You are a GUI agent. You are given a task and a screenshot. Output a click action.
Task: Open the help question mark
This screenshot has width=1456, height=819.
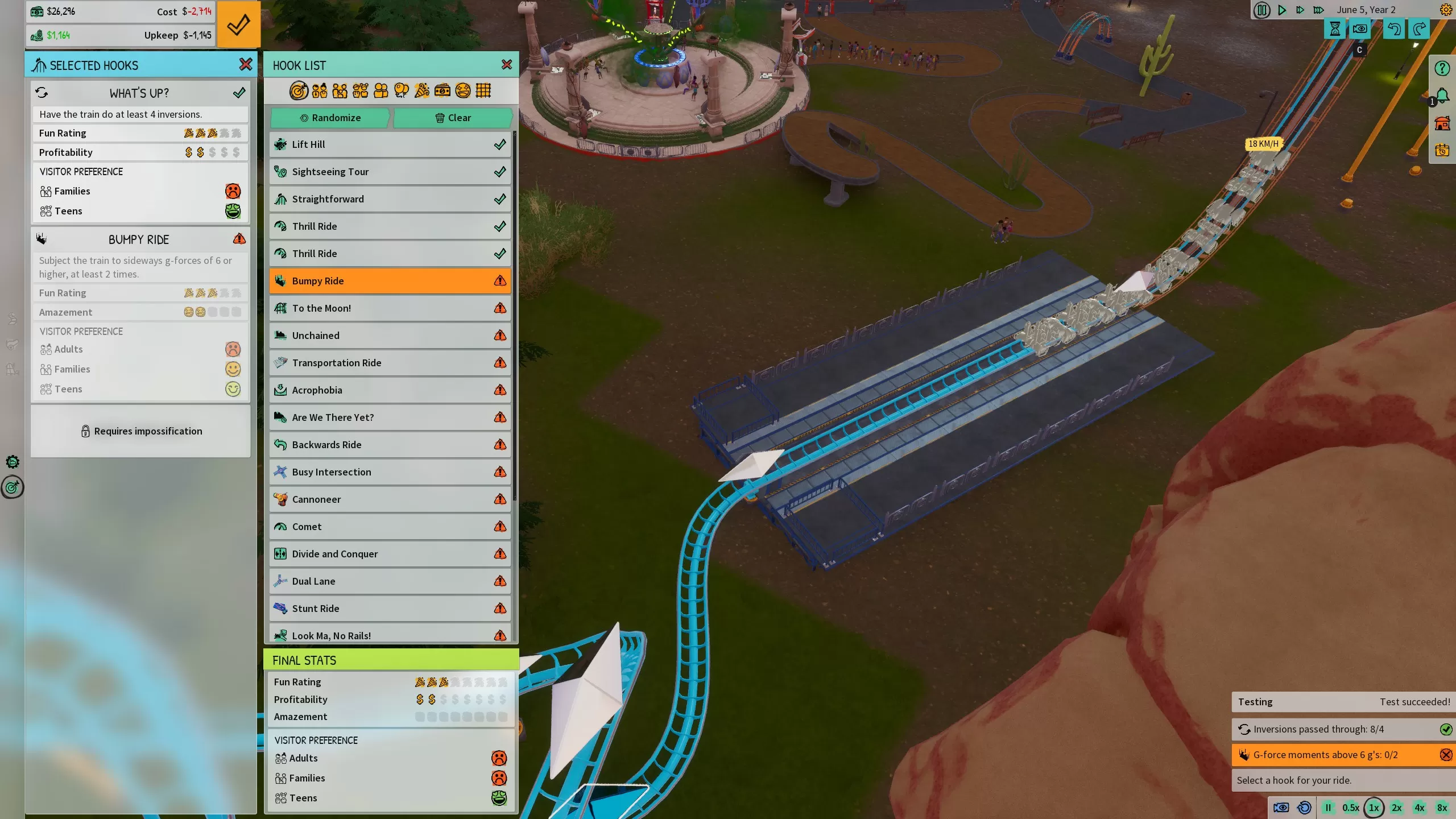pos(1442,69)
